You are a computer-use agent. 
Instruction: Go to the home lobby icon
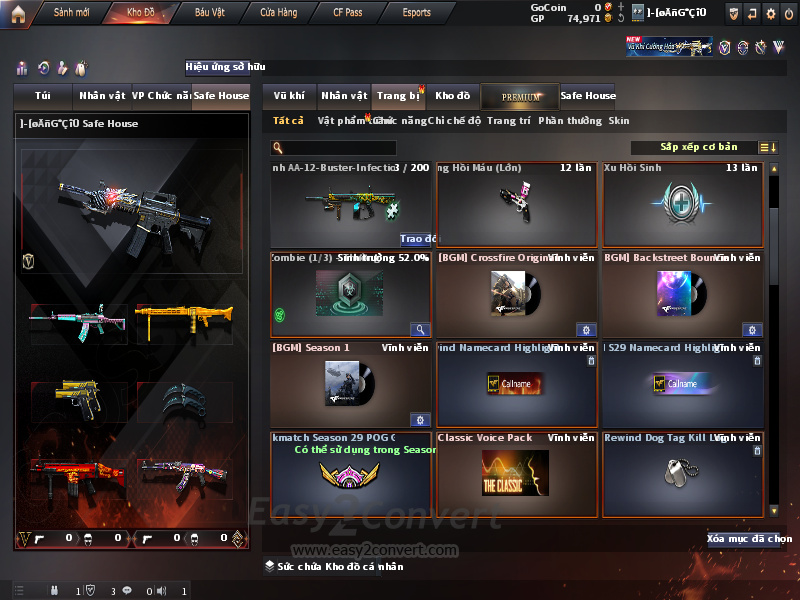[17, 13]
